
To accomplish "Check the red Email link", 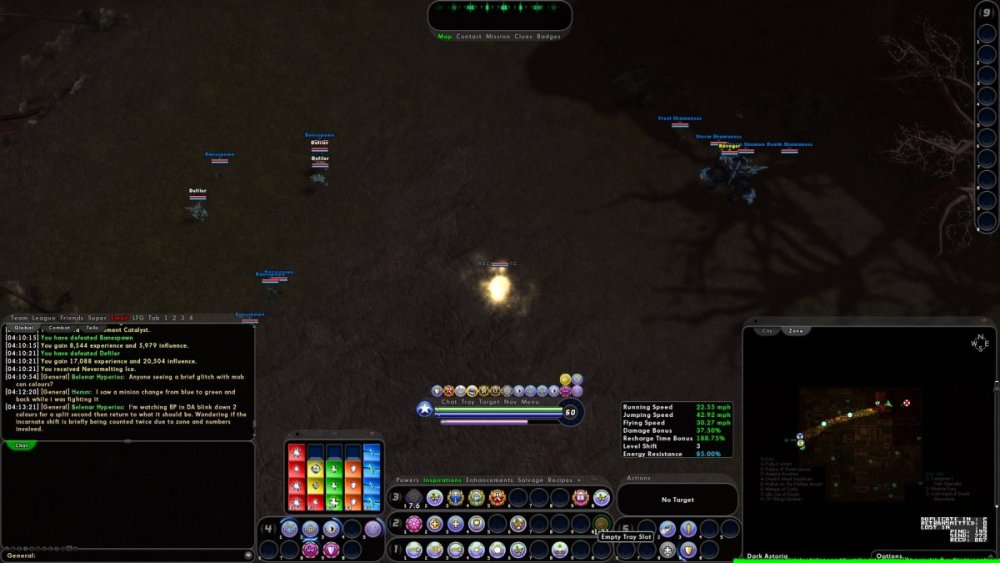I will pyautogui.click(x=120, y=317).
